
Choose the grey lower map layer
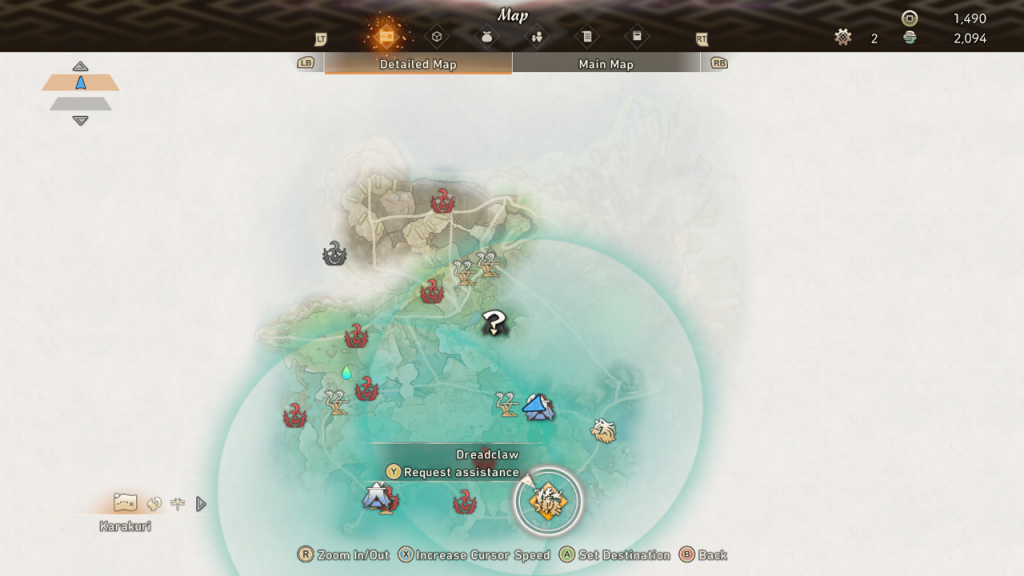click(x=80, y=103)
